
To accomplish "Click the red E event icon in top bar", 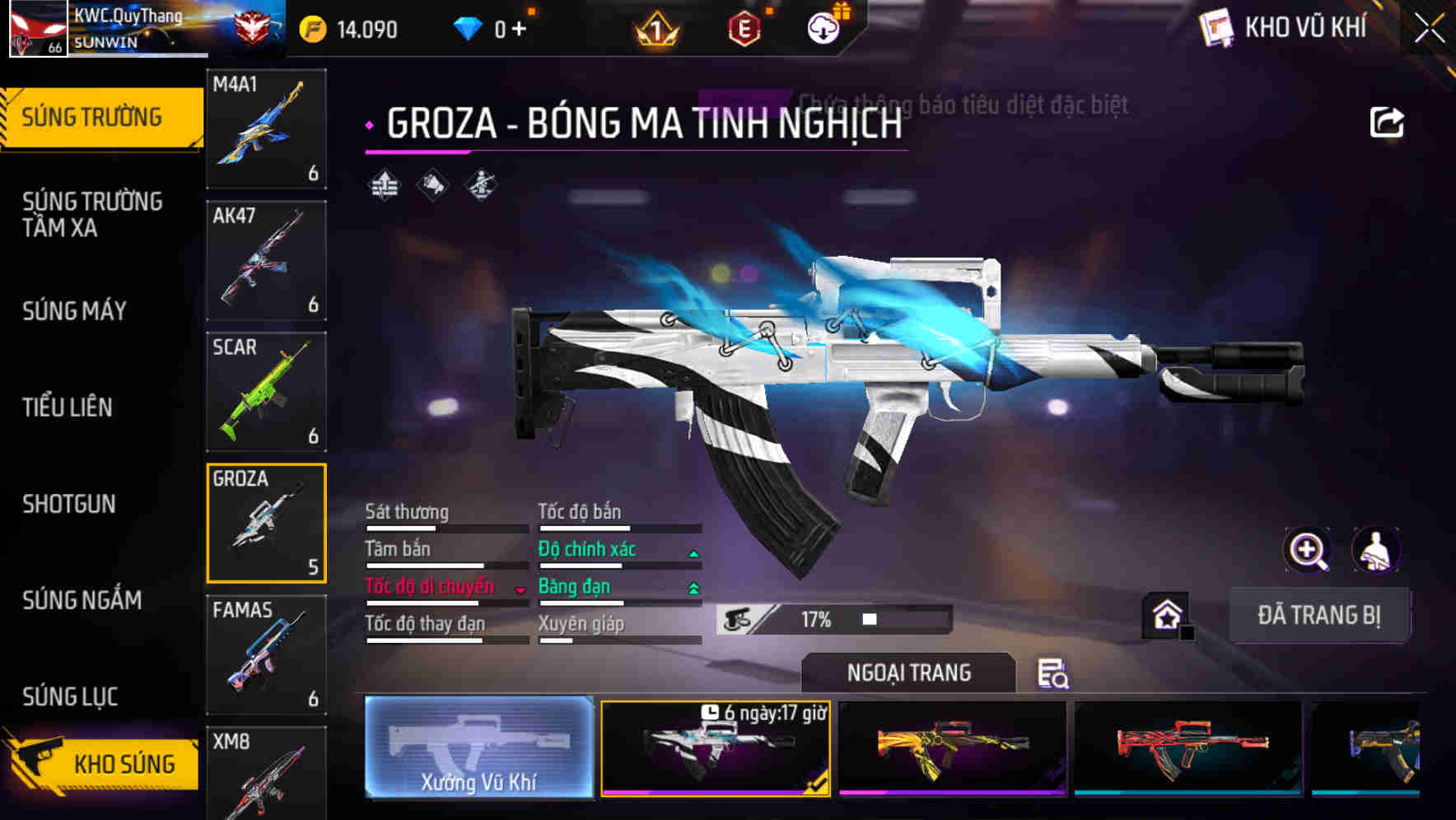I will pyautogui.click(x=745, y=27).
